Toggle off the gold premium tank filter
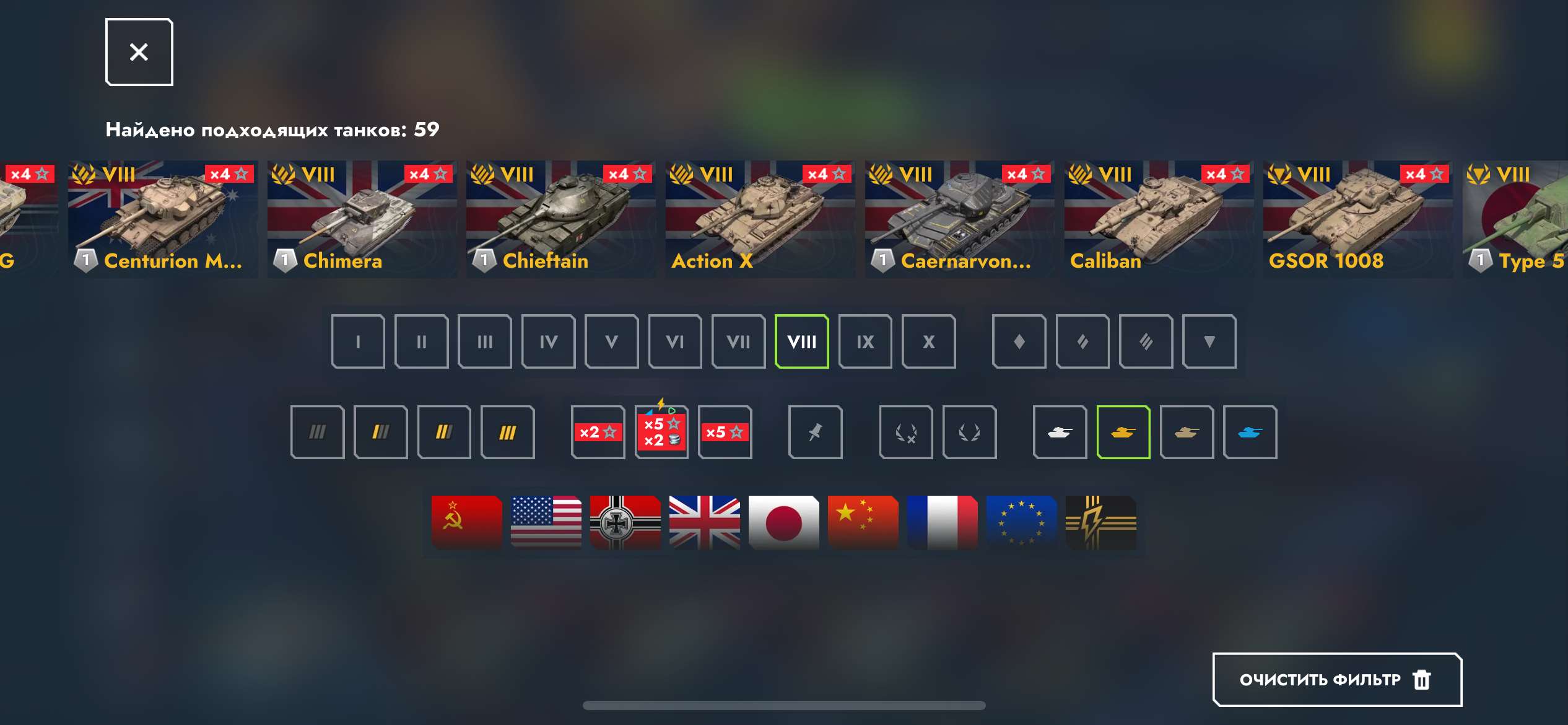The width and height of the screenshot is (1568, 725). coord(1124,432)
